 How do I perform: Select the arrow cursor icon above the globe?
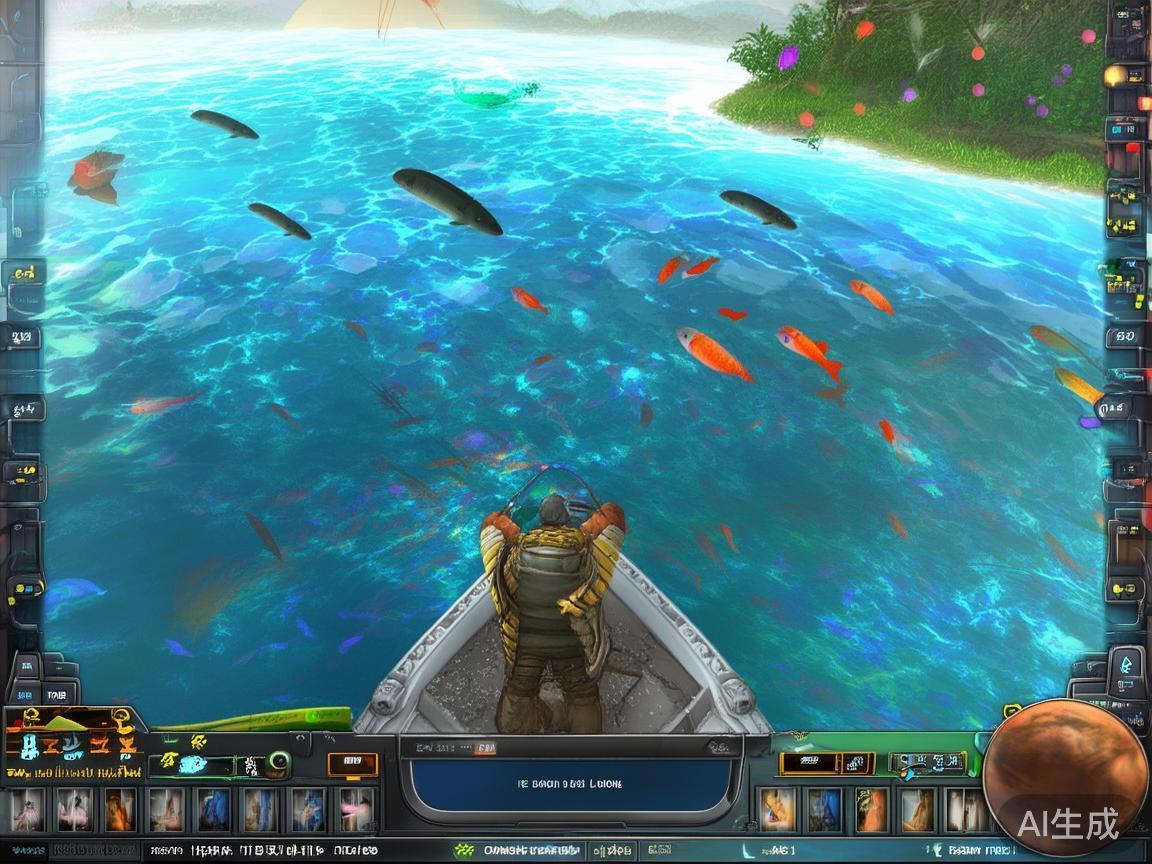point(1127,664)
